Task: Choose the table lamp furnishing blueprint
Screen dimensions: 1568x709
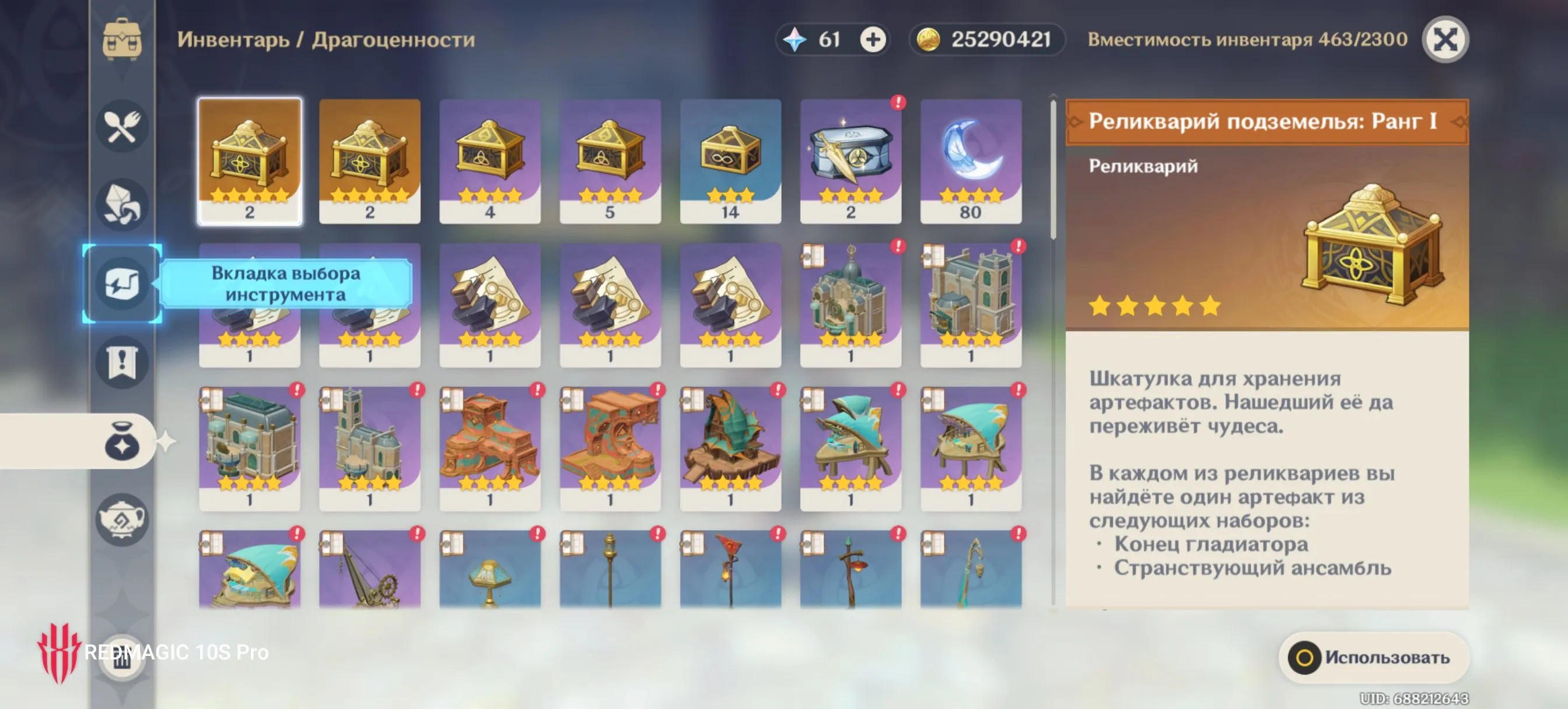Action: click(x=489, y=569)
